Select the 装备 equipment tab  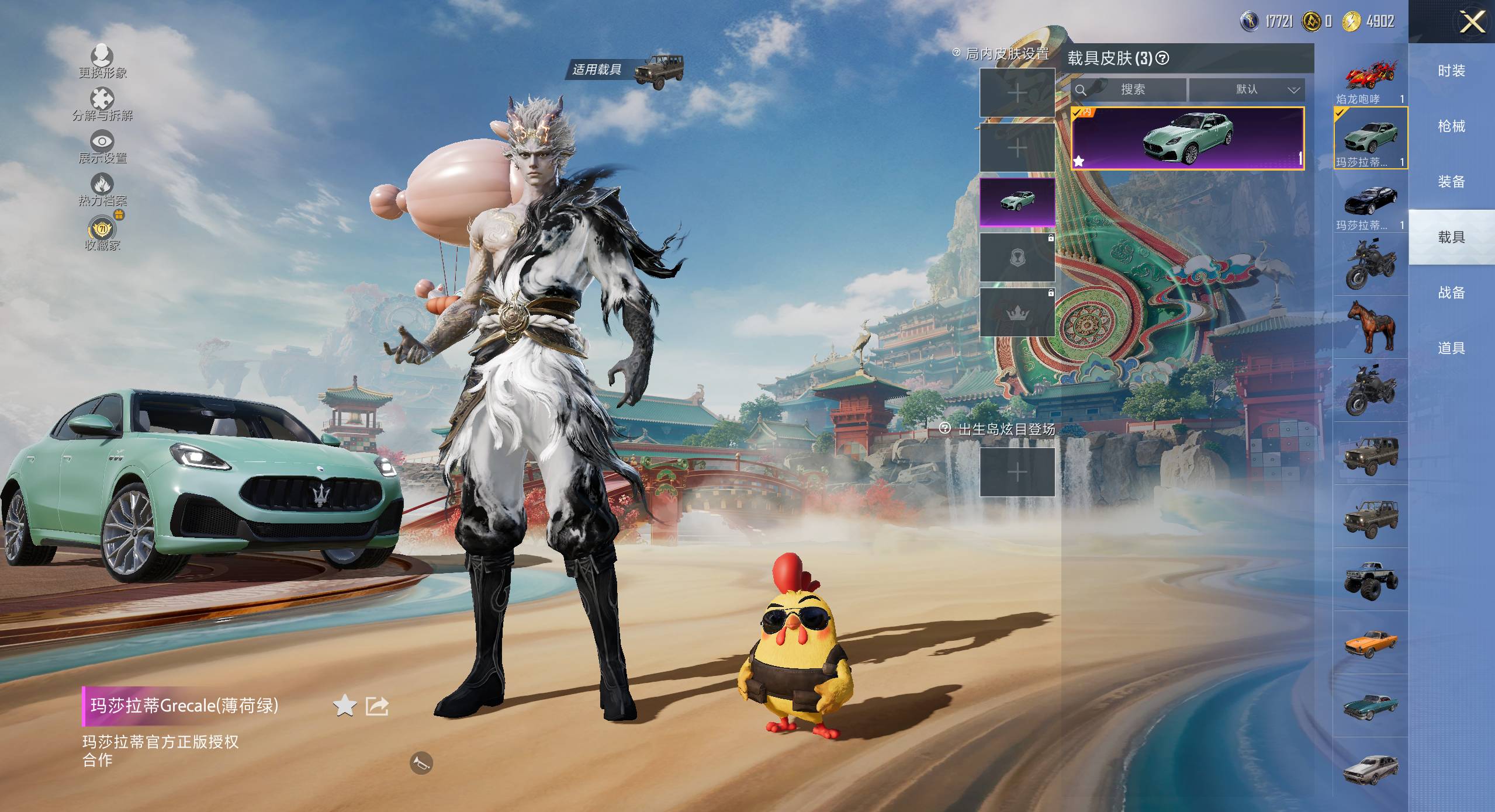(1451, 182)
